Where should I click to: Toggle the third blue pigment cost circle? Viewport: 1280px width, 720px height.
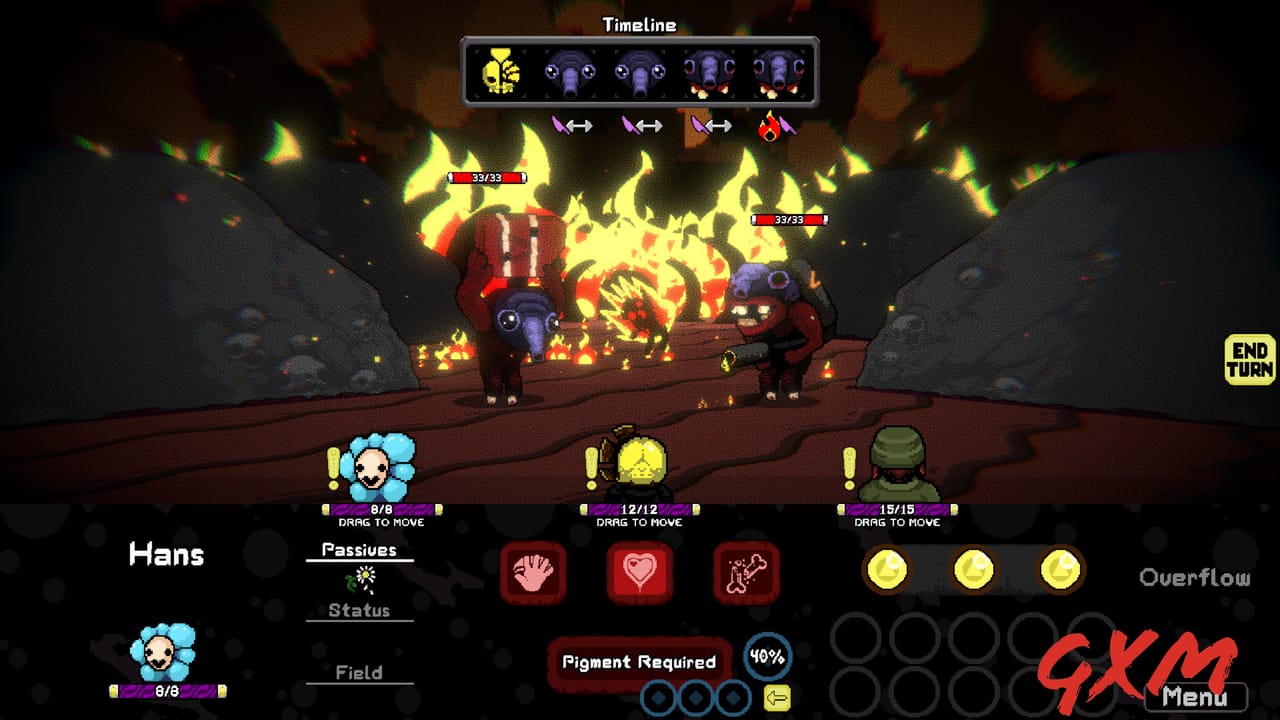[x=731, y=697]
